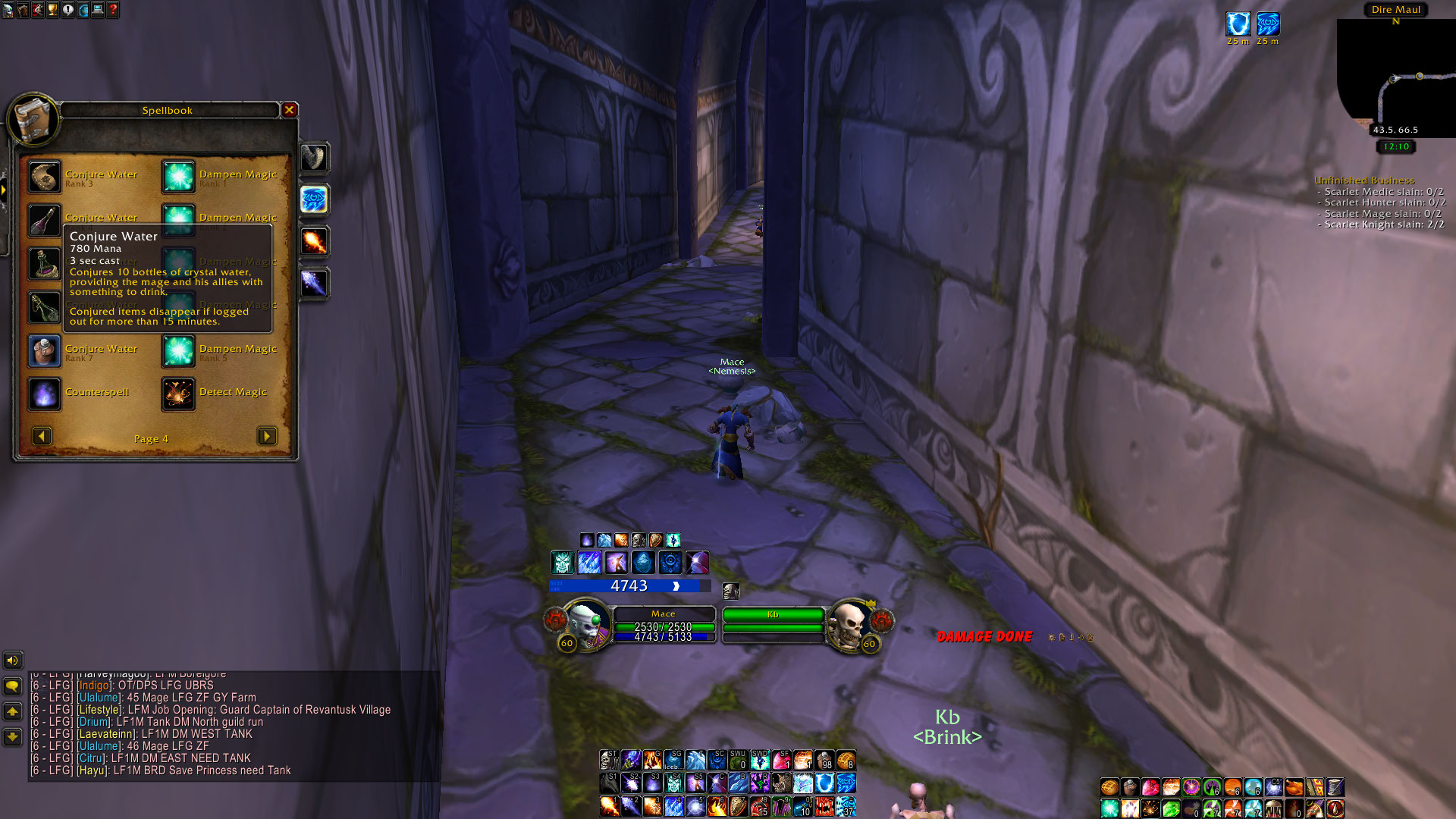1456x819 pixels.
Task: Open the red question mark Help button
Action: coord(113,10)
